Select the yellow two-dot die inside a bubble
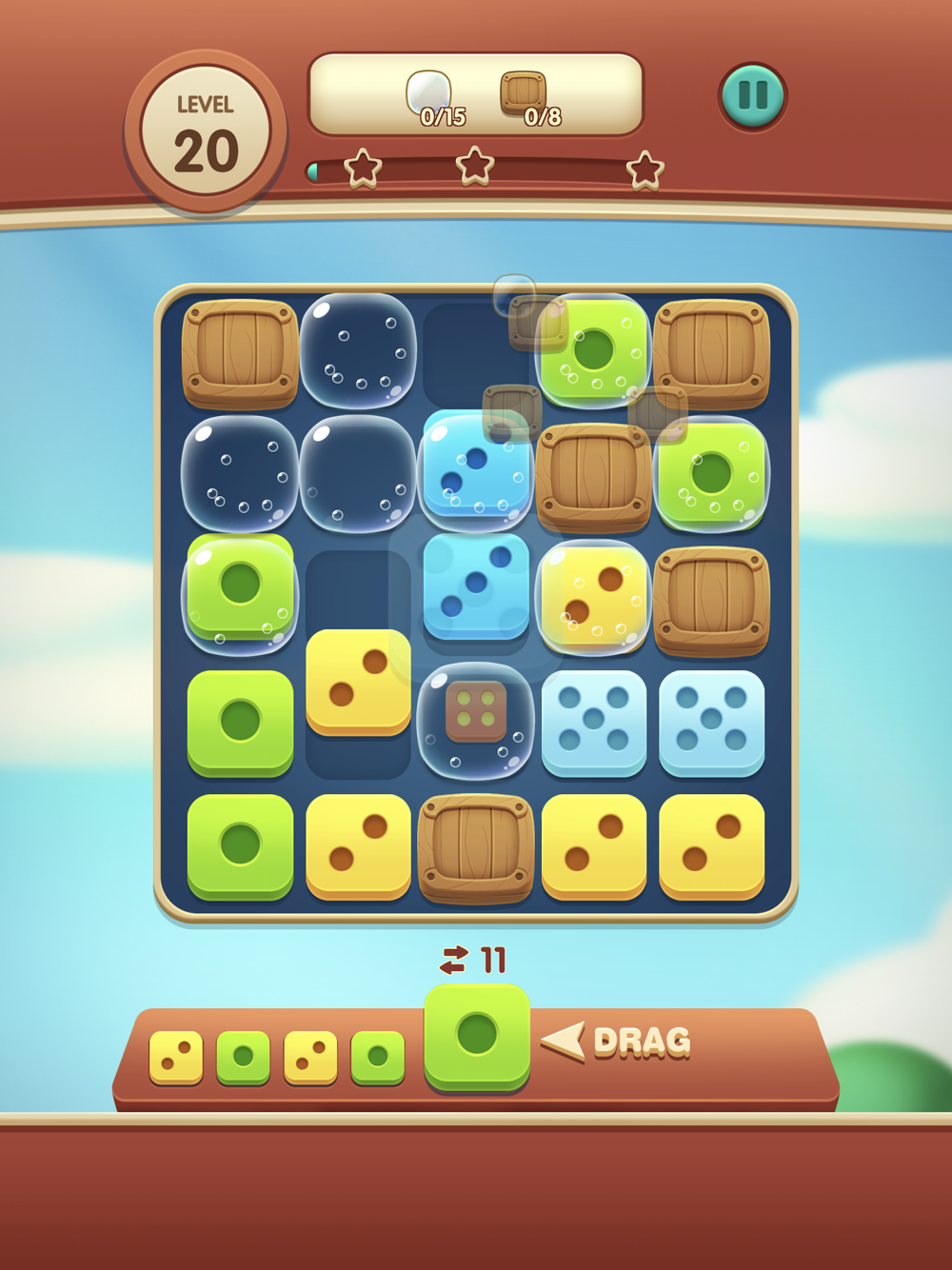The width and height of the screenshot is (952, 1270). [x=593, y=596]
